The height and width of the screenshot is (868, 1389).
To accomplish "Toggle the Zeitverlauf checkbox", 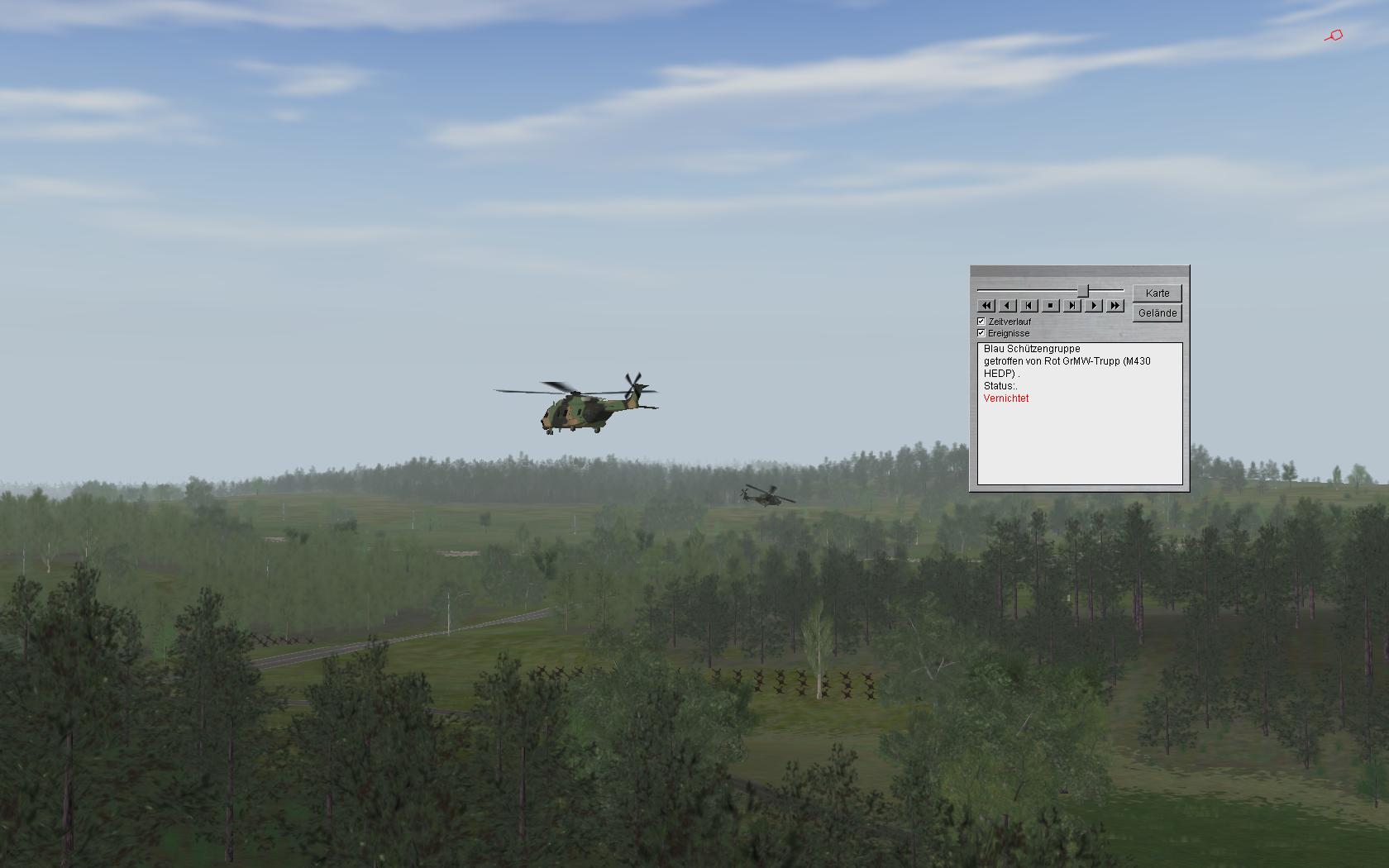I will [x=981, y=322].
